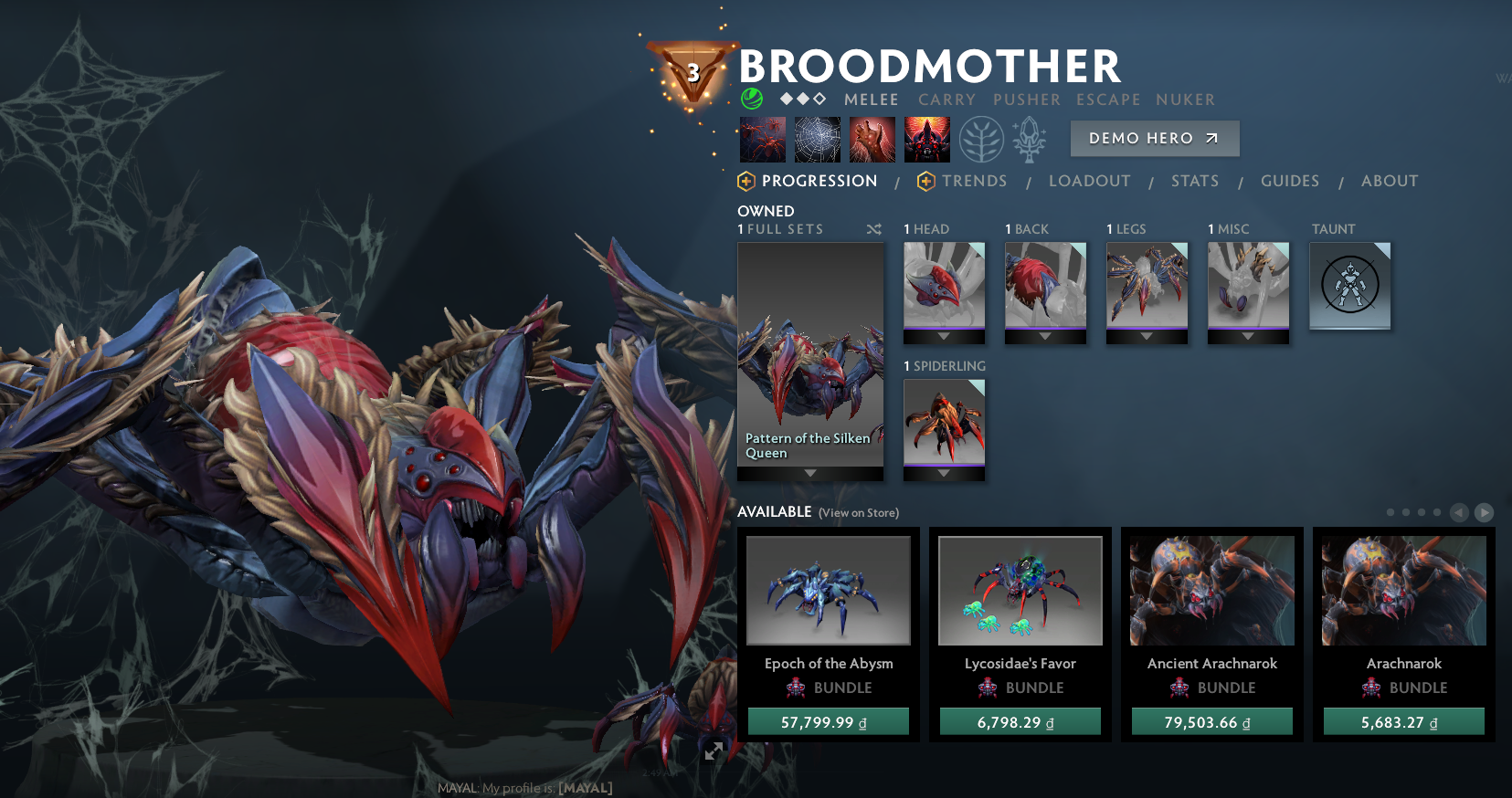Screen dimensions: 1512x798
Task: Click the Epoch of the Abysm price button
Action: click(828, 720)
